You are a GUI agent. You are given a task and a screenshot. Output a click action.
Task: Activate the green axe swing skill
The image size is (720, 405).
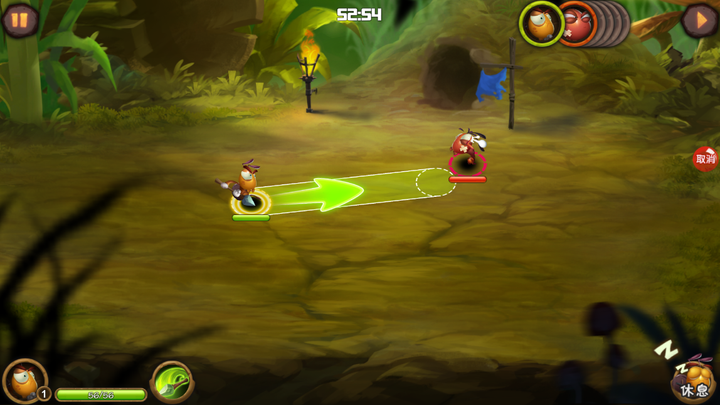[172, 381]
